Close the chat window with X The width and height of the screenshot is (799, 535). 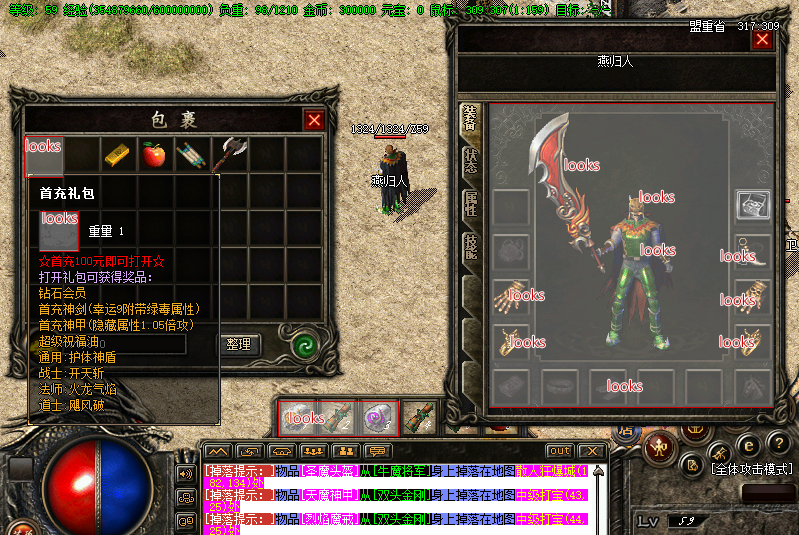[x=589, y=451]
